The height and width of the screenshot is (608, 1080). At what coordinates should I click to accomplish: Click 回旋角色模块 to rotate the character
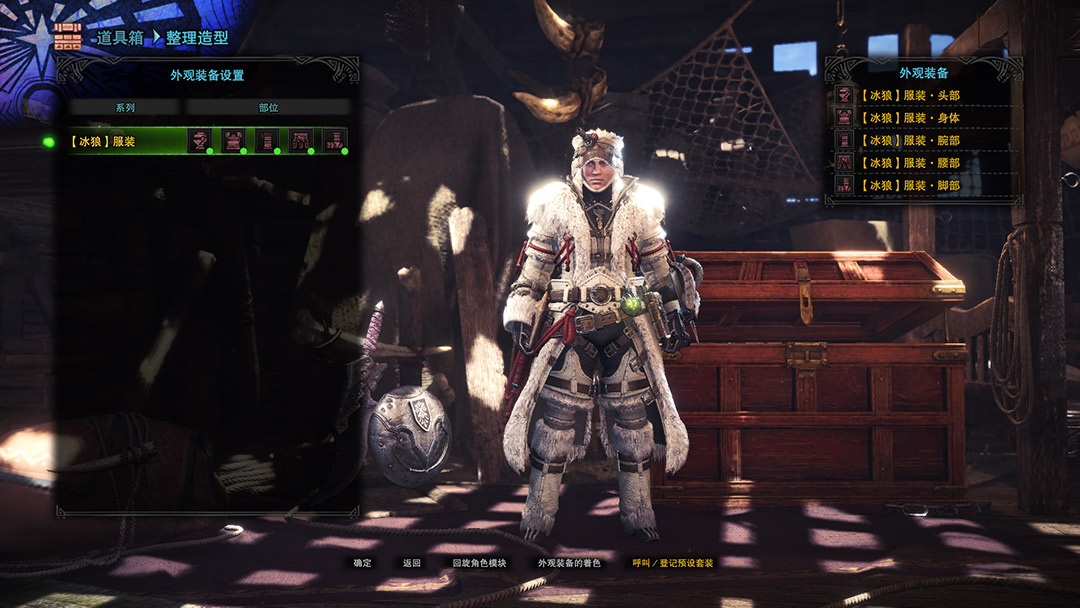[479, 563]
